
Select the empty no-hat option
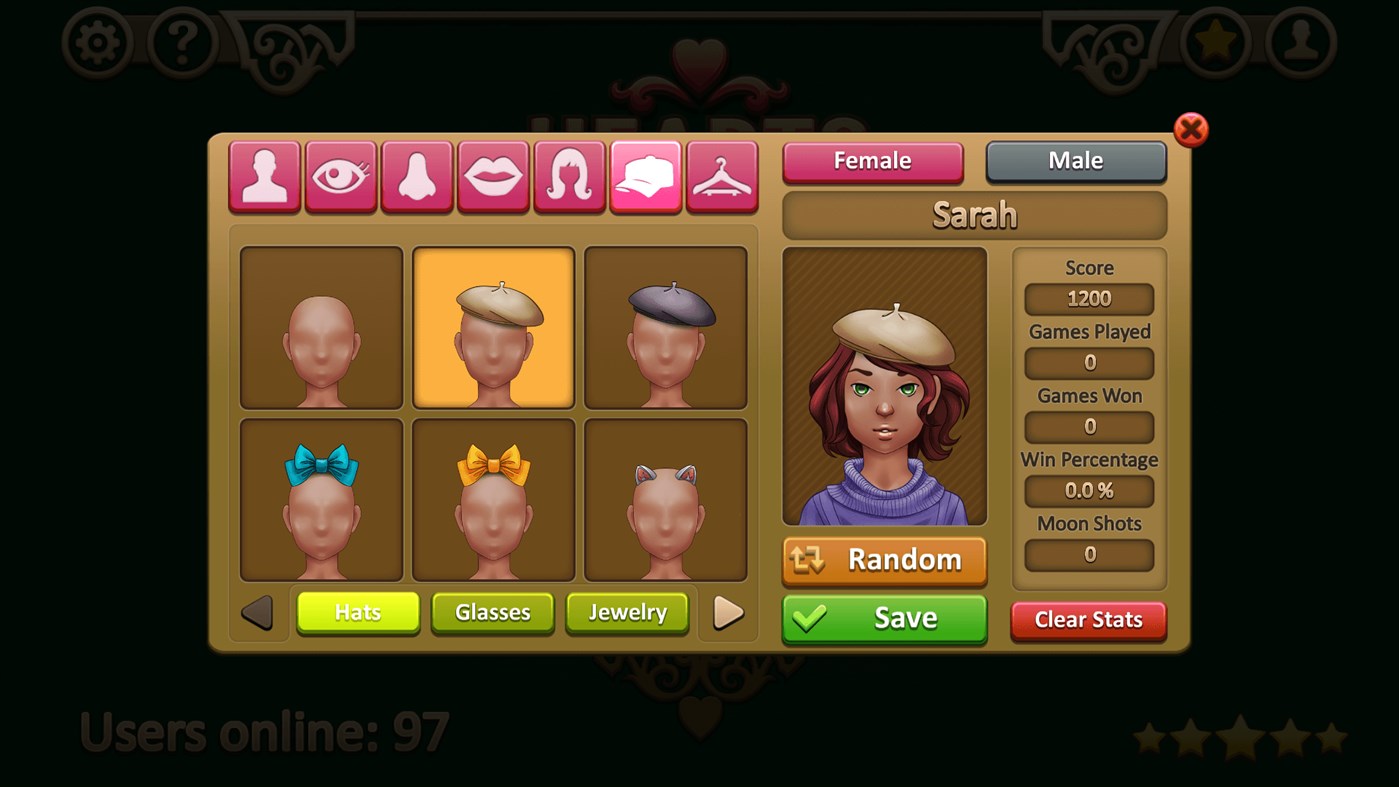point(320,327)
